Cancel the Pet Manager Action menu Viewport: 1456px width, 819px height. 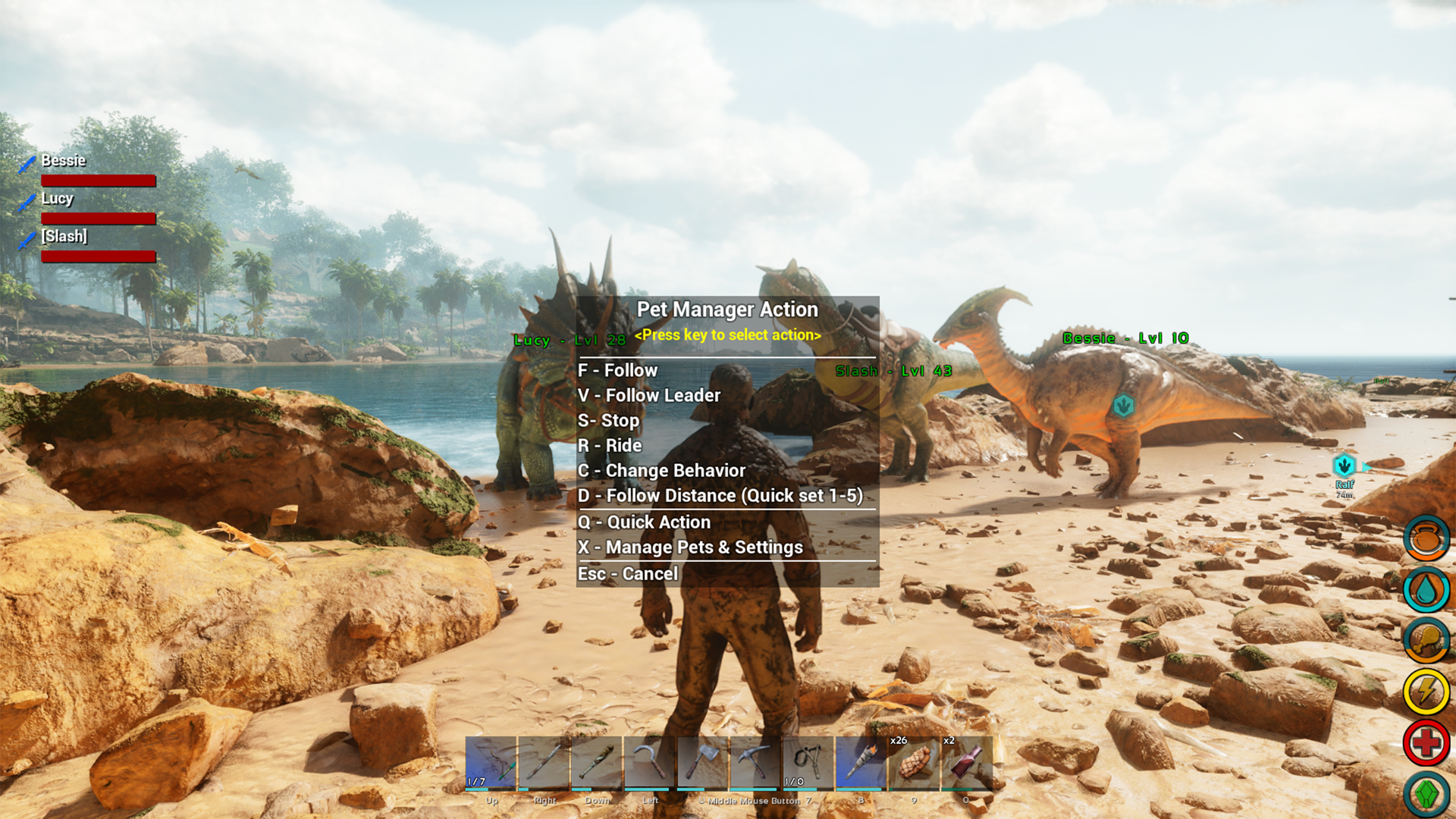click(x=628, y=573)
